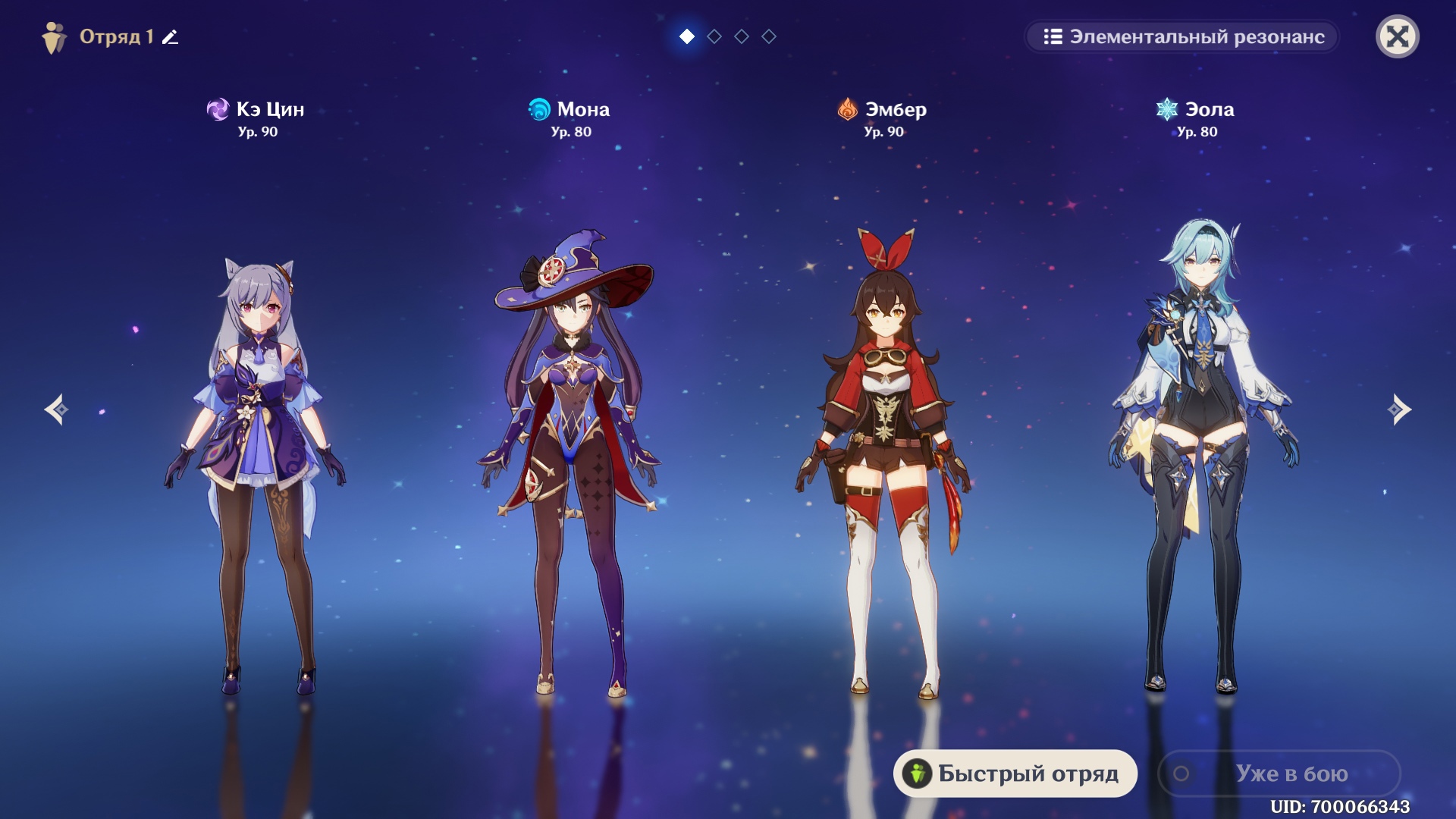This screenshot has width=1456, height=819.
Task: Click the Hydro element icon next to Мона
Action: [x=540, y=109]
